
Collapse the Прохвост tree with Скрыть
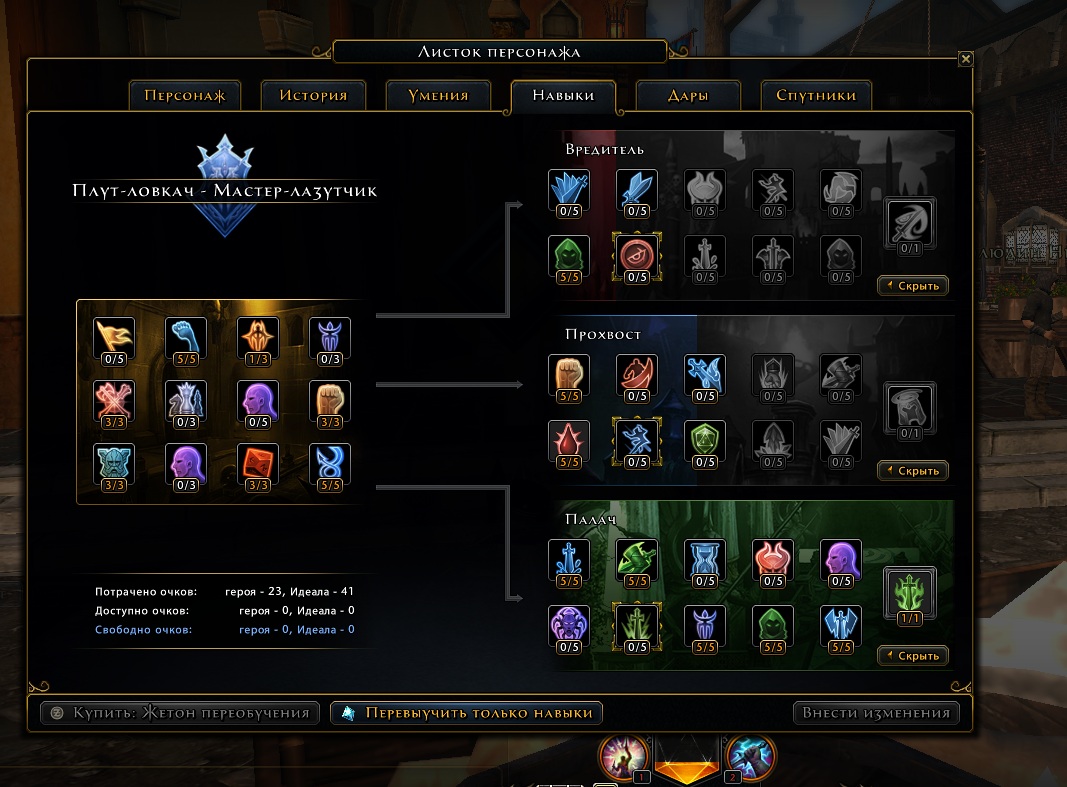tap(913, 470)
